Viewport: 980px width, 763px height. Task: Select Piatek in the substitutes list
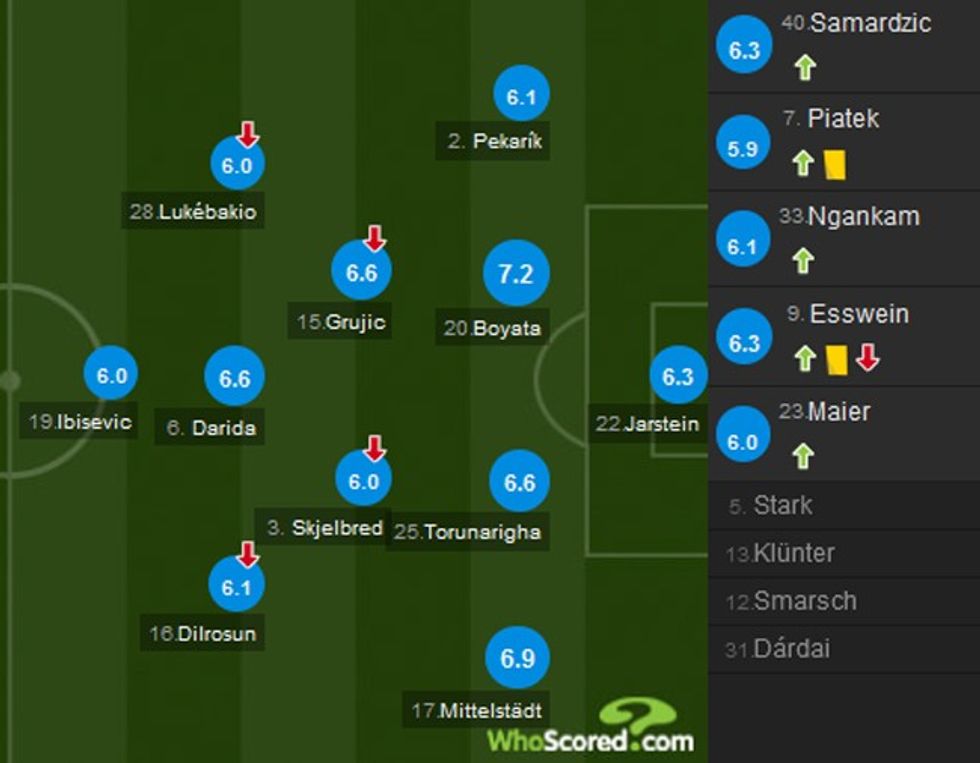pos(844,142)
